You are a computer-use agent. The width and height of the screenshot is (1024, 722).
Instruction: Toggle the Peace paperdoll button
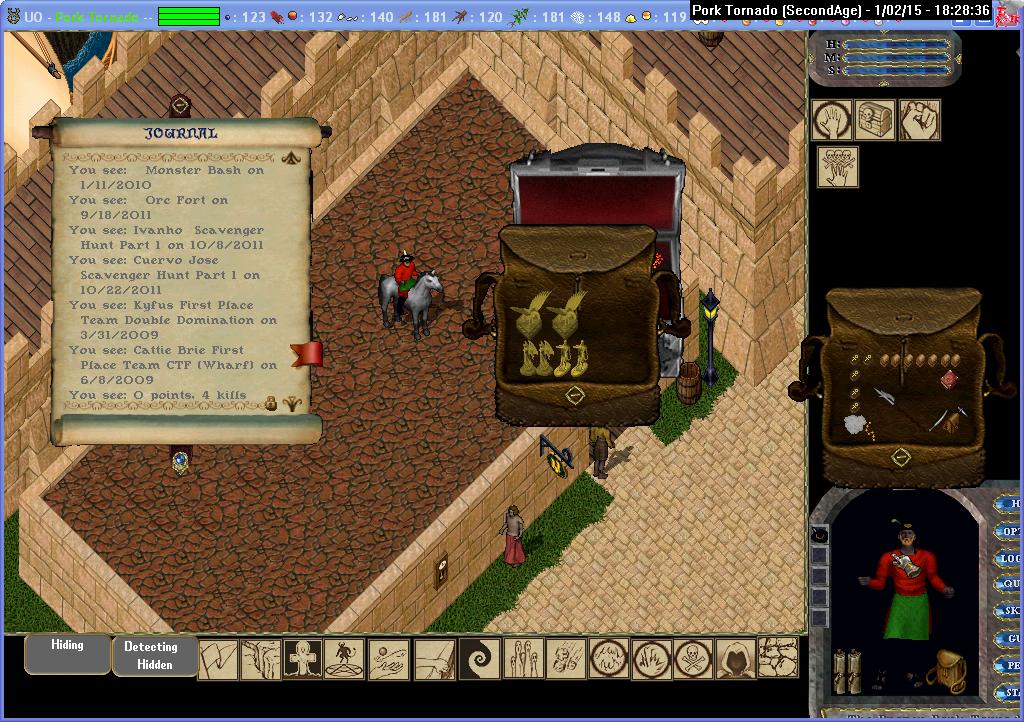1010,665
